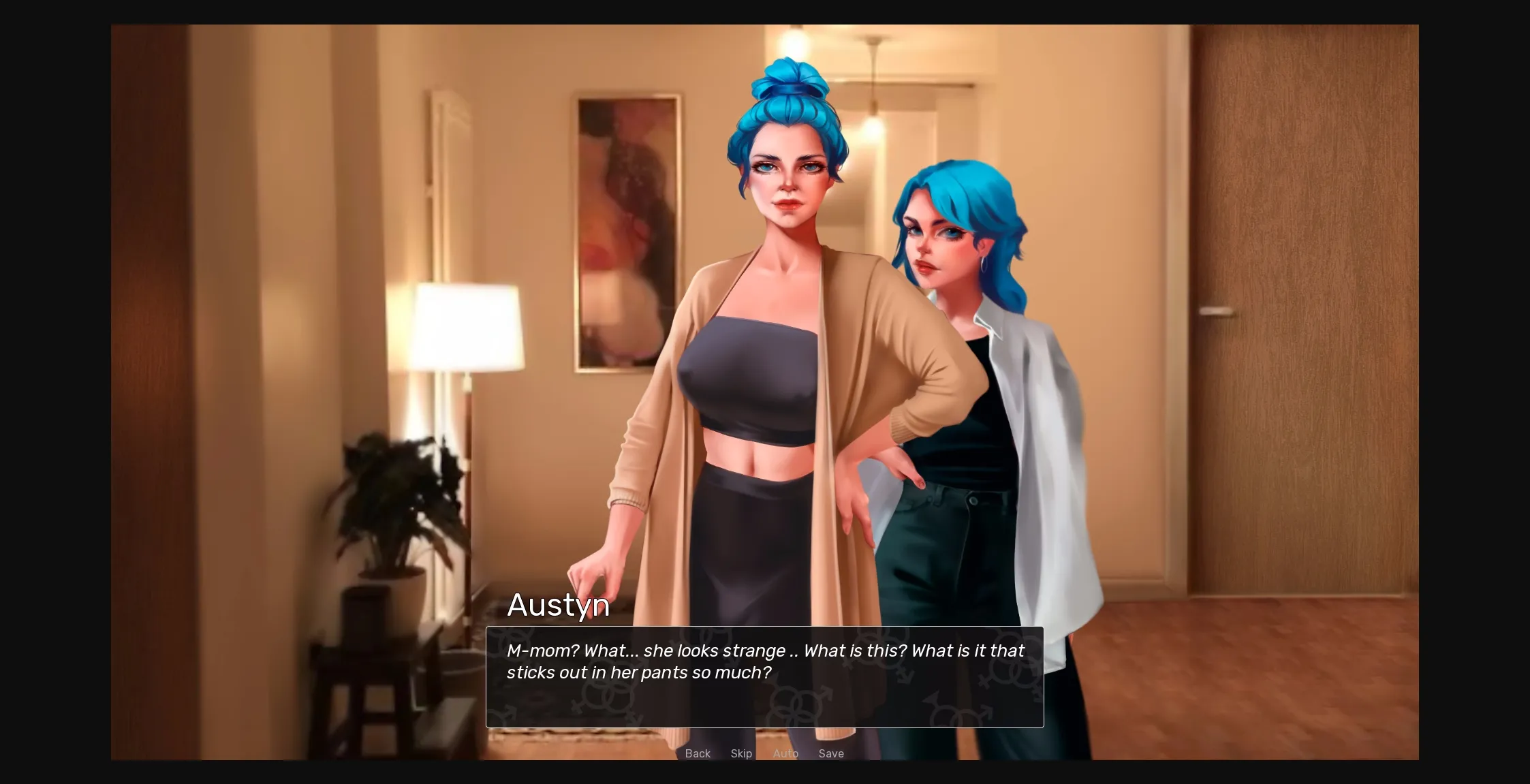The width and height of the screenshot is (1530, 784).
Task: Enable Auto mode for automatic dialogue
Action: 786,753
